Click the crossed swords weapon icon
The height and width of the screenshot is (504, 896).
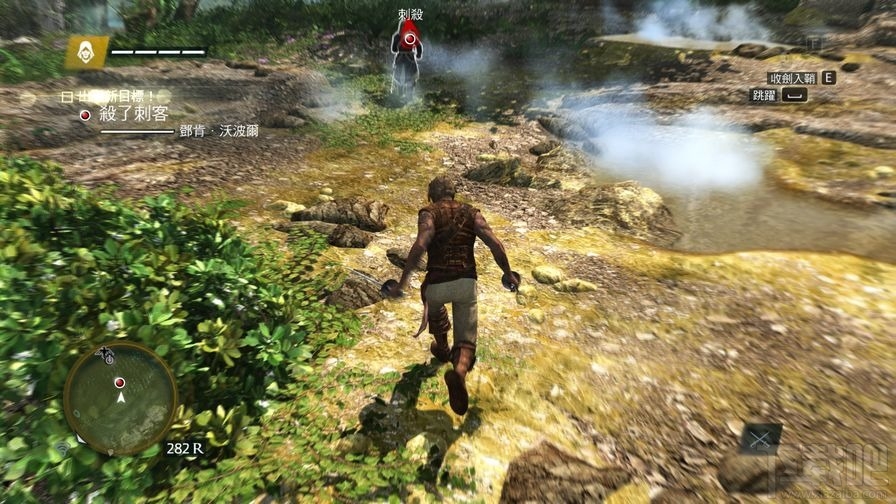click(761, 438)
